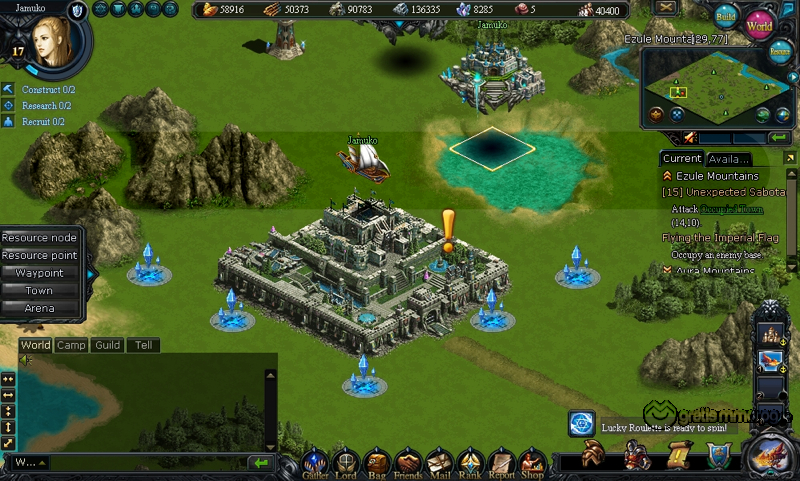Viewport: 800px width, 481px height.
Task: Click the minimap of Ezule Mountains
Action: 711,87
